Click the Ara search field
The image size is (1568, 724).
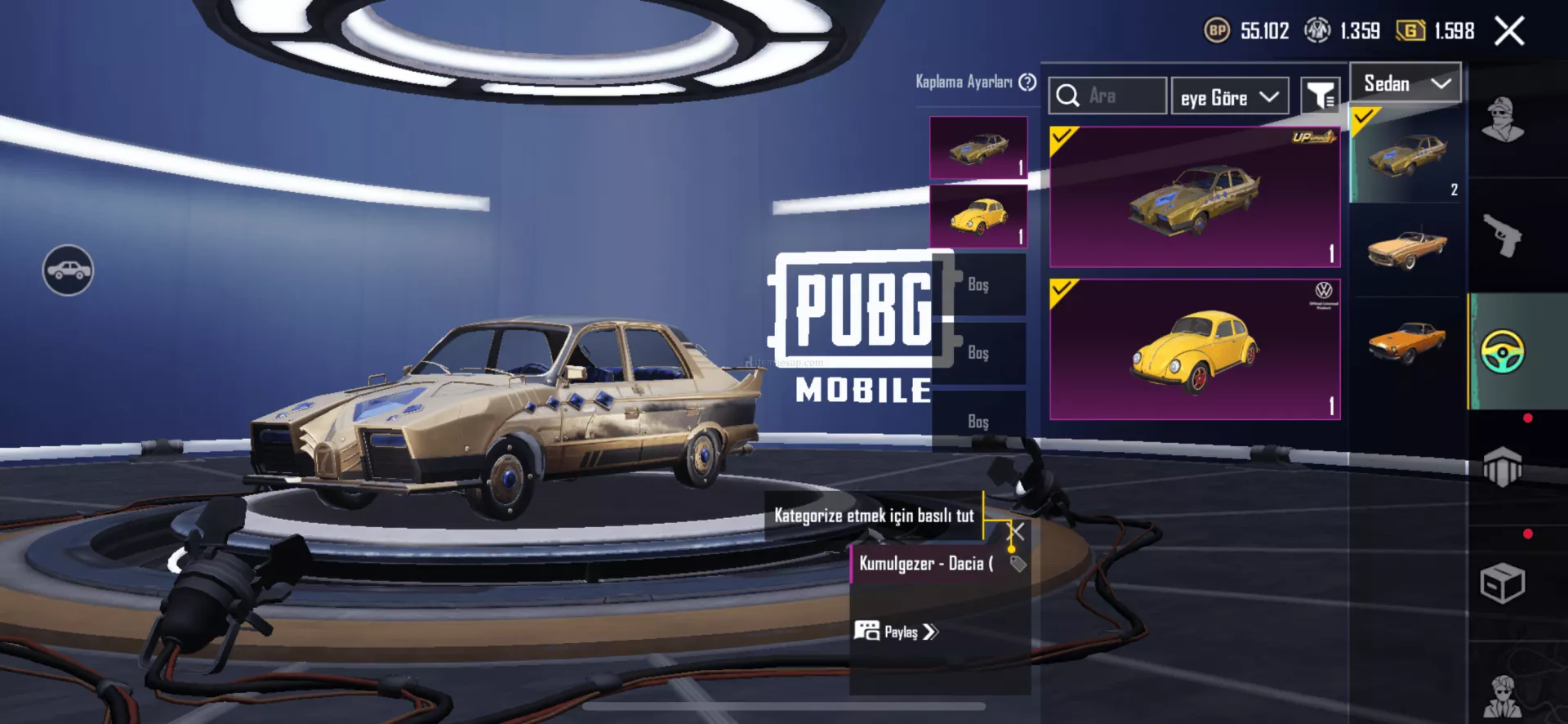(x=1119, y=96)
